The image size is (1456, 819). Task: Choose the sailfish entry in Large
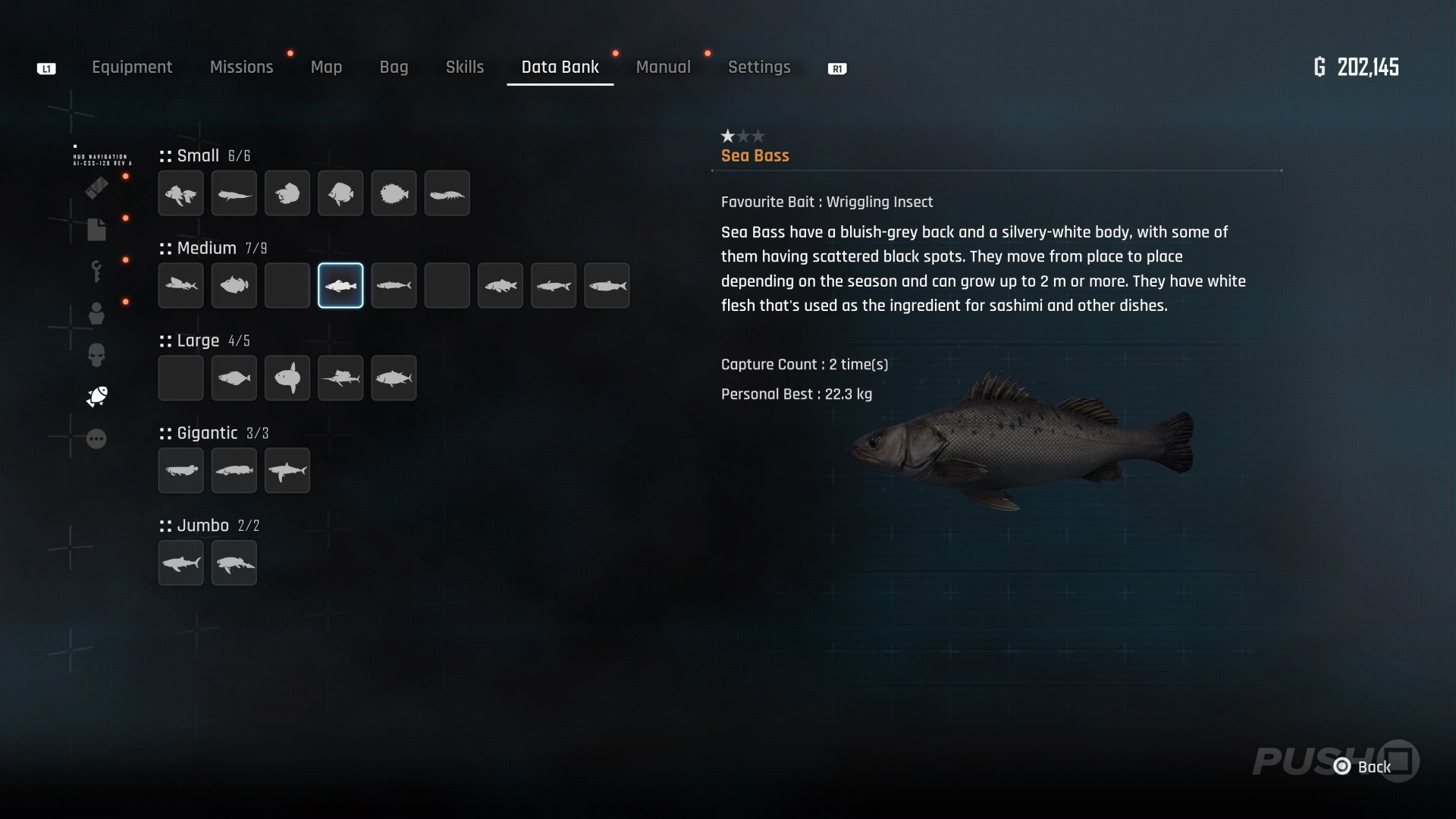point(340,378)
